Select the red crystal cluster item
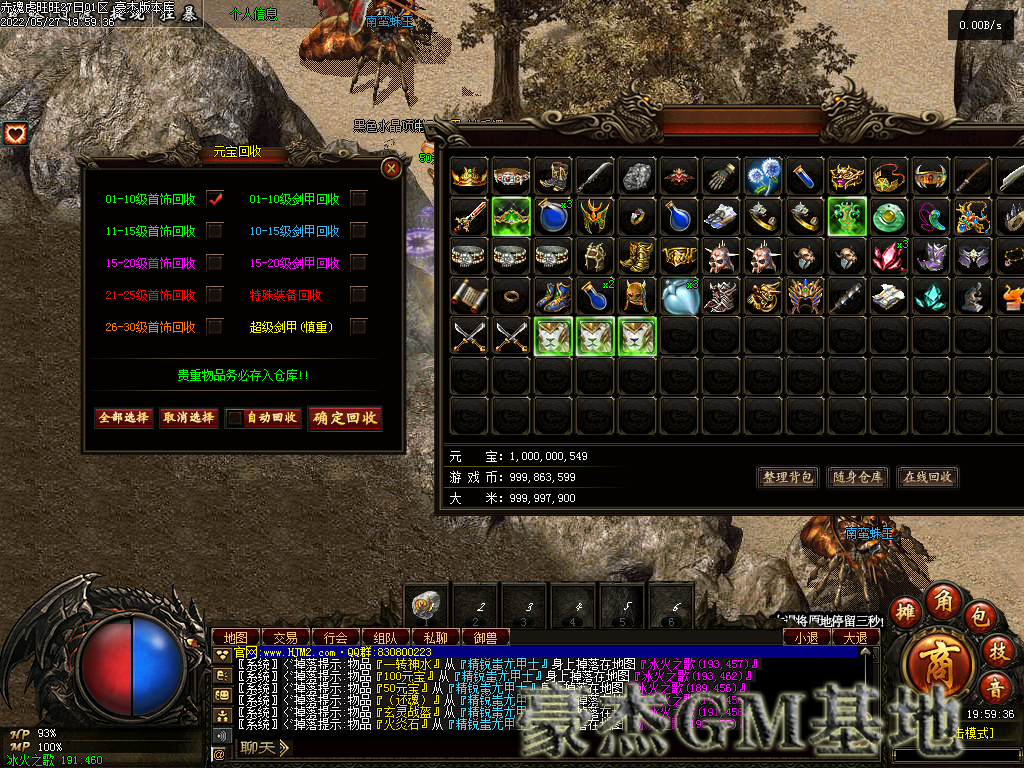 click(x=889, y=255)
